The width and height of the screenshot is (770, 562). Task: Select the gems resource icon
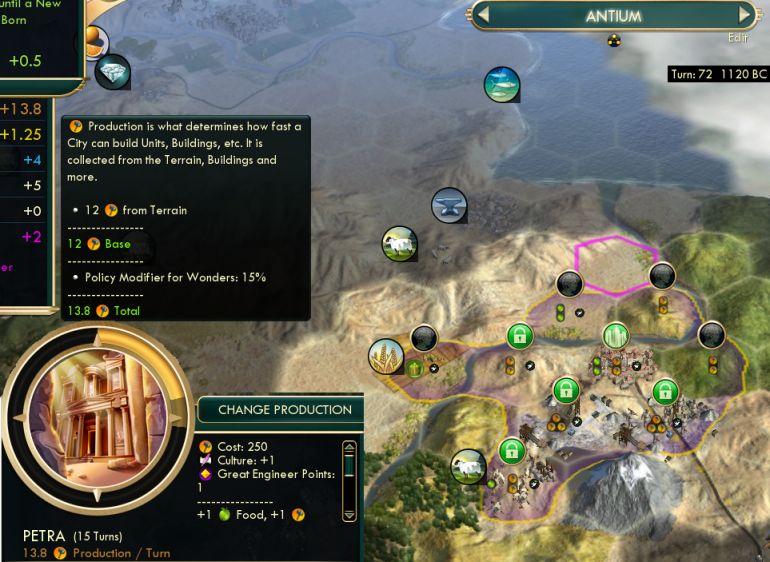(x=113, y=71)
